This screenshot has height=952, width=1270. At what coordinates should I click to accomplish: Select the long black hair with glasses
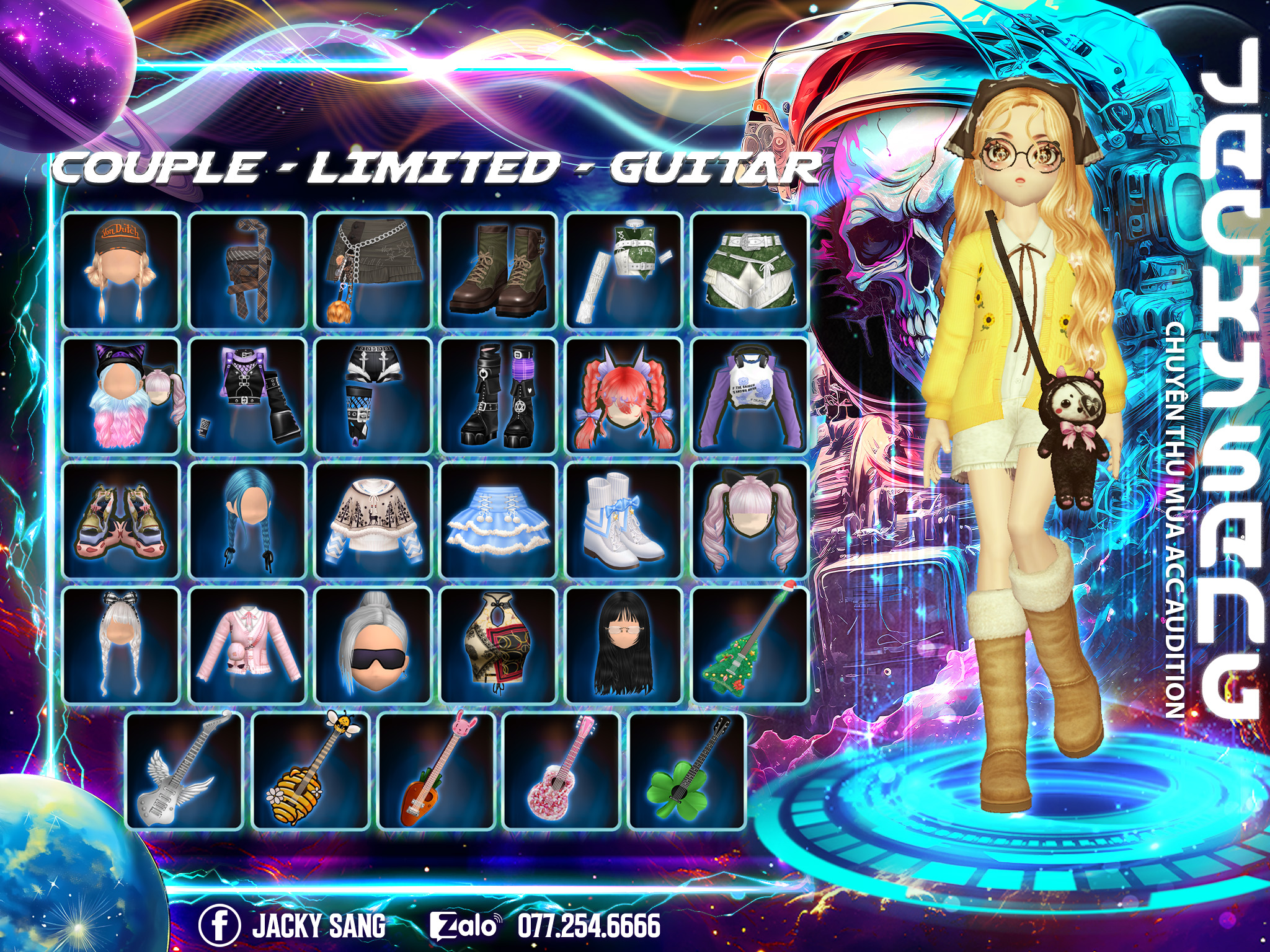pyautogui.click(x=624, y=646)
